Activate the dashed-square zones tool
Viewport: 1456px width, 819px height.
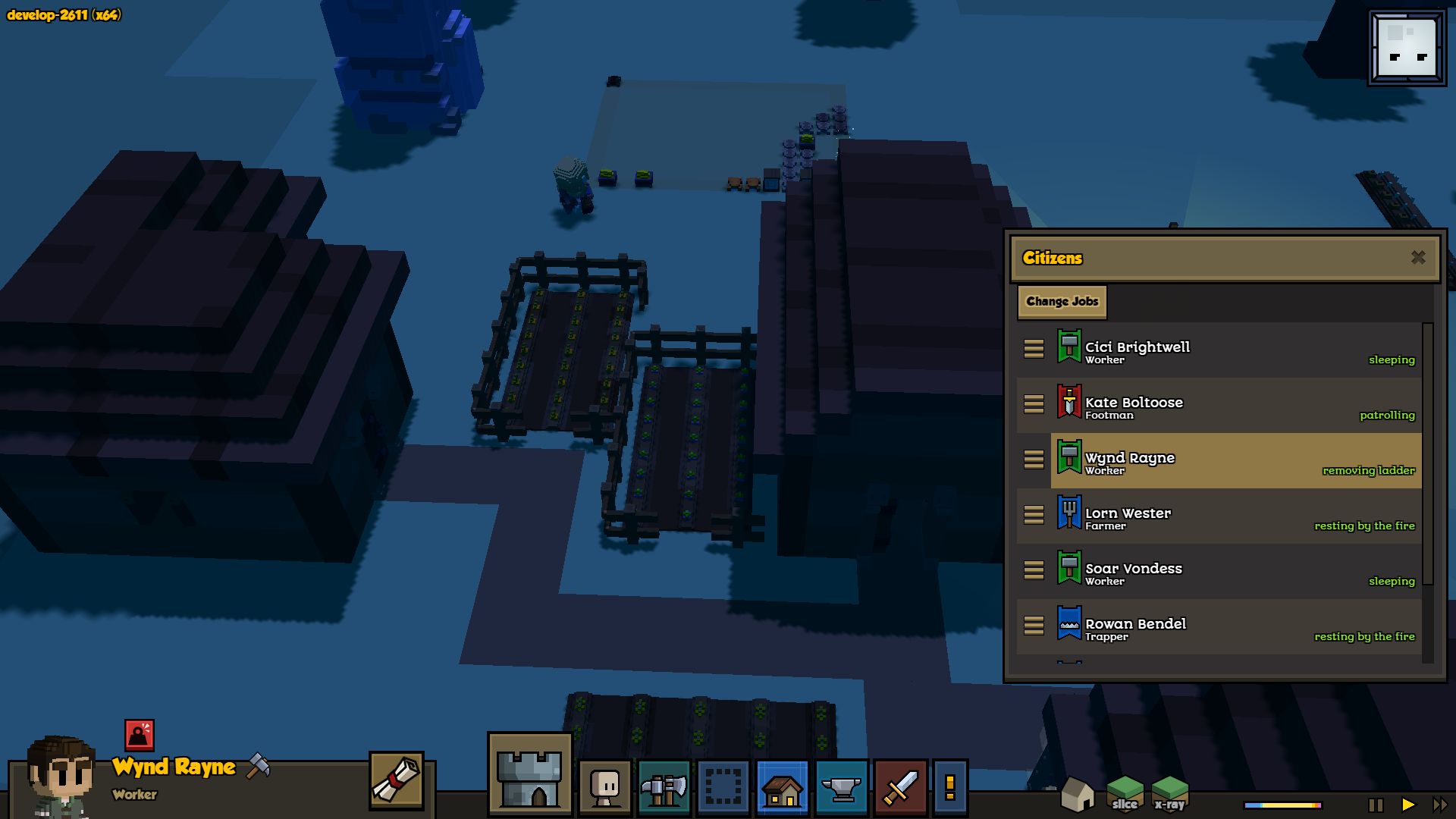723,788
